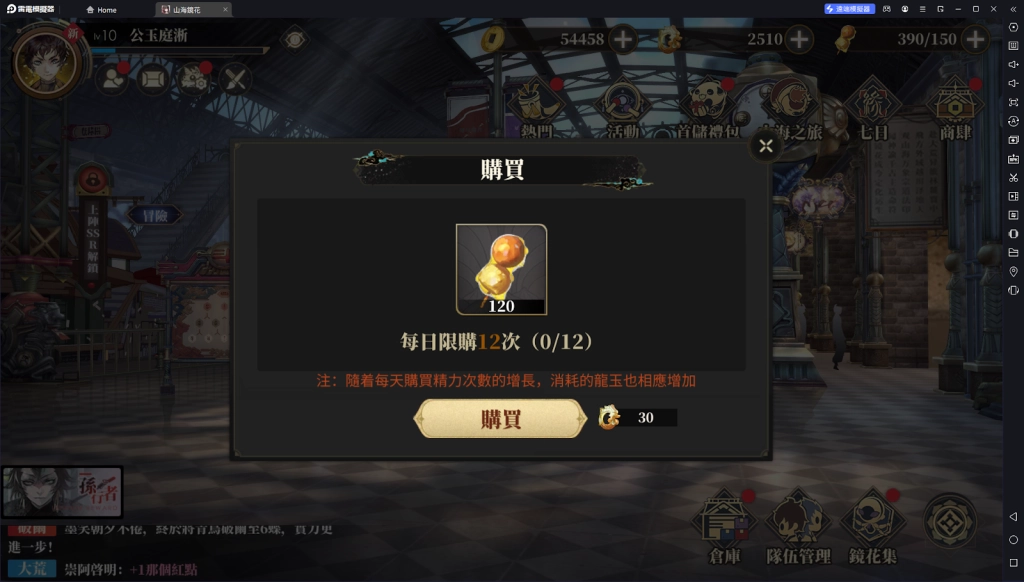Add more dragon jade with plus button
The image size is (1024, 582).
[799, 40]
